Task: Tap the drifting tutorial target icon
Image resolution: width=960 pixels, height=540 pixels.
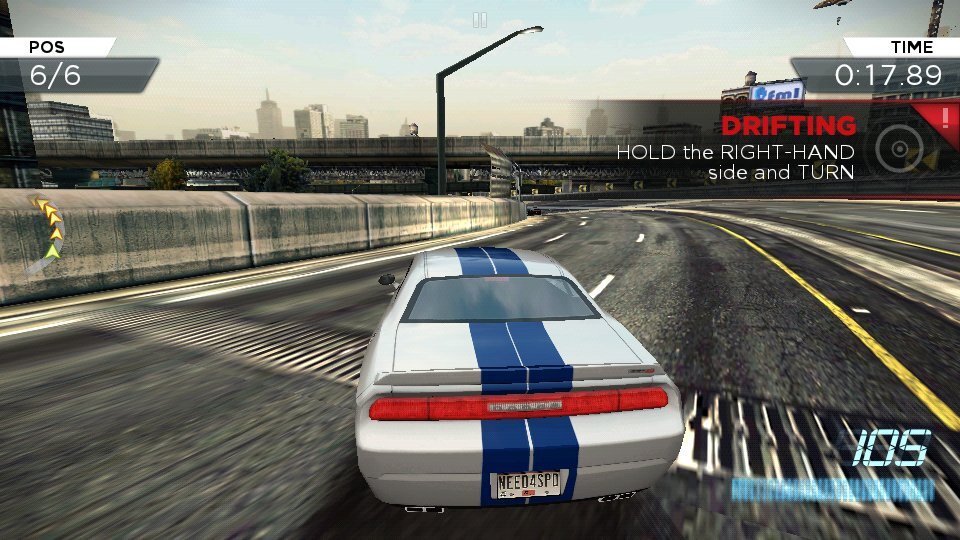Action: pyautogui.click(x=897, y=150)
